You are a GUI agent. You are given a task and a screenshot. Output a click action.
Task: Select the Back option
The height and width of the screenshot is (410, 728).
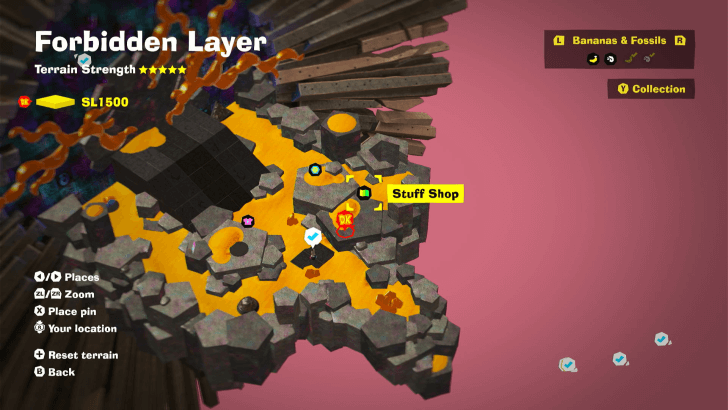tap(55, 372)
